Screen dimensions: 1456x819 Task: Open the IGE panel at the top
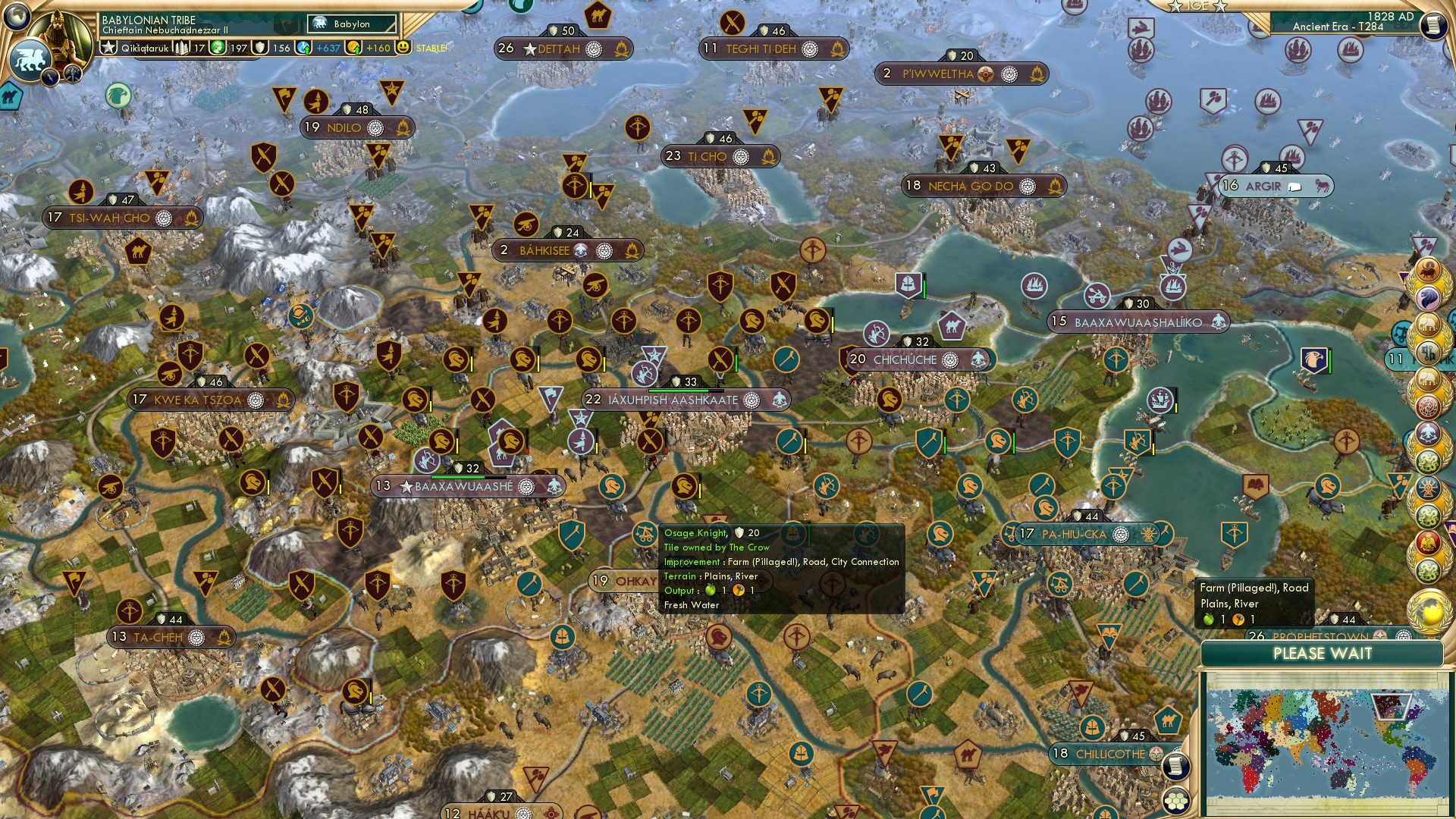(1197, 6)
